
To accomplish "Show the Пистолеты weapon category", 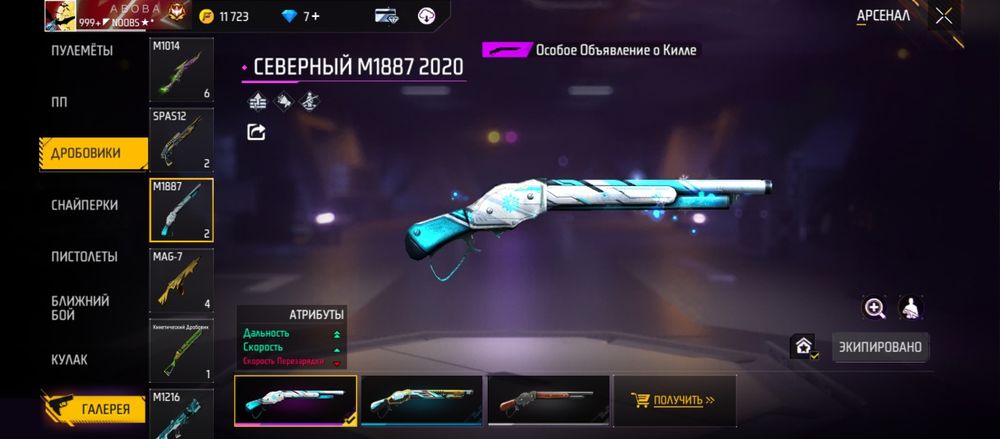I will (85, 257).
